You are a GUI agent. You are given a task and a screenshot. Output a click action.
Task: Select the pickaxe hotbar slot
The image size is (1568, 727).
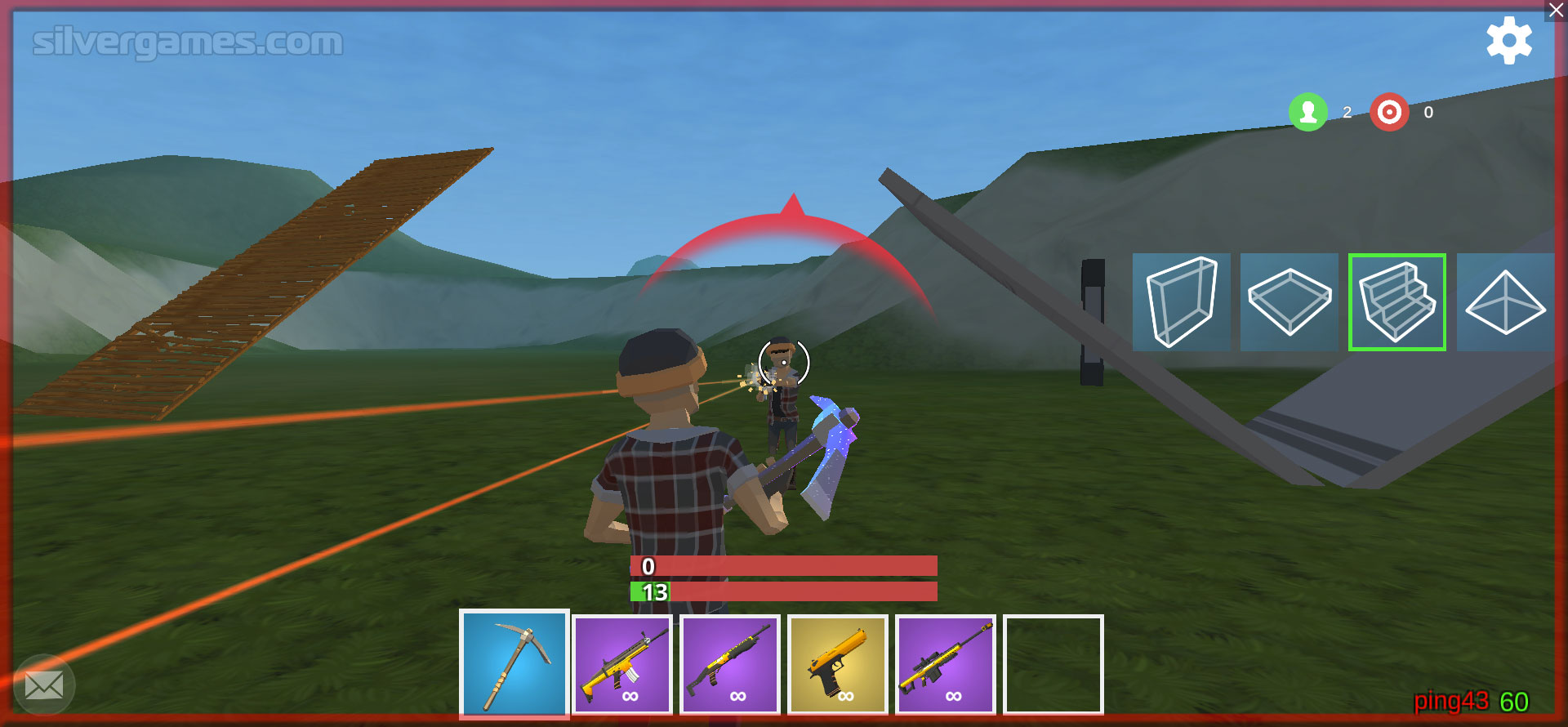coord(514,663)
